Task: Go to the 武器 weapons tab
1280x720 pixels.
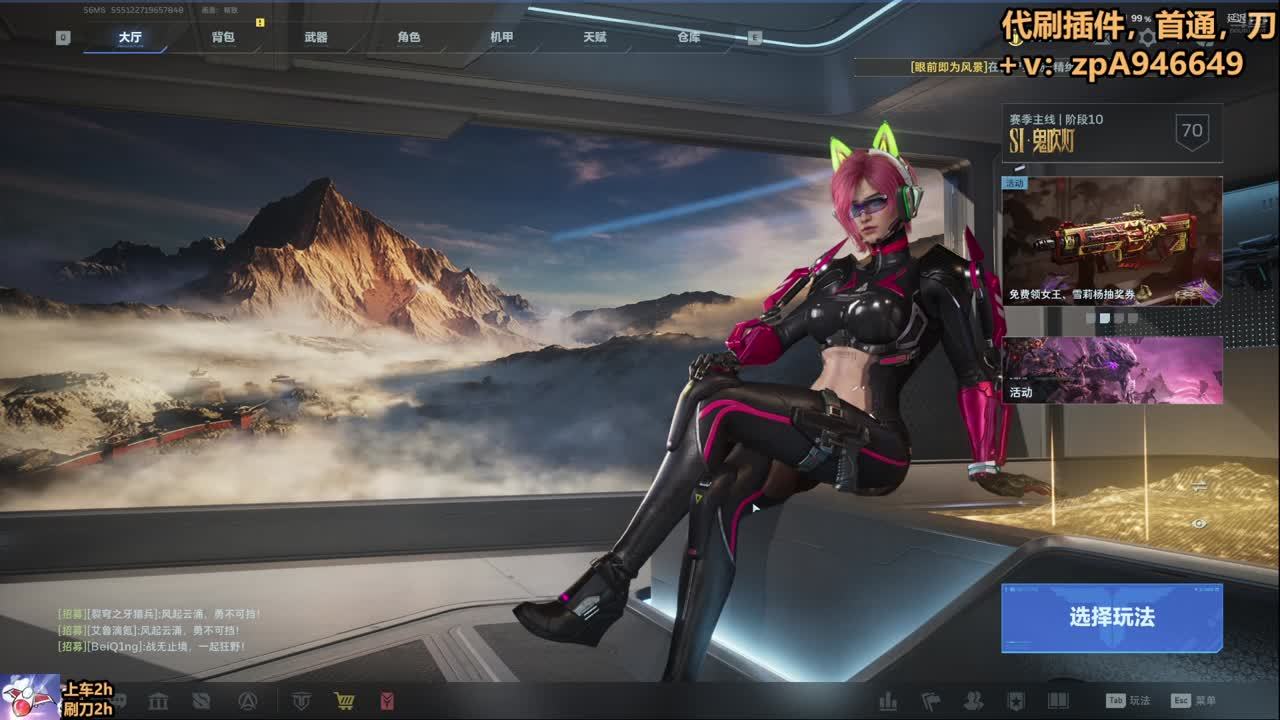Action: [x=316, y=37]
